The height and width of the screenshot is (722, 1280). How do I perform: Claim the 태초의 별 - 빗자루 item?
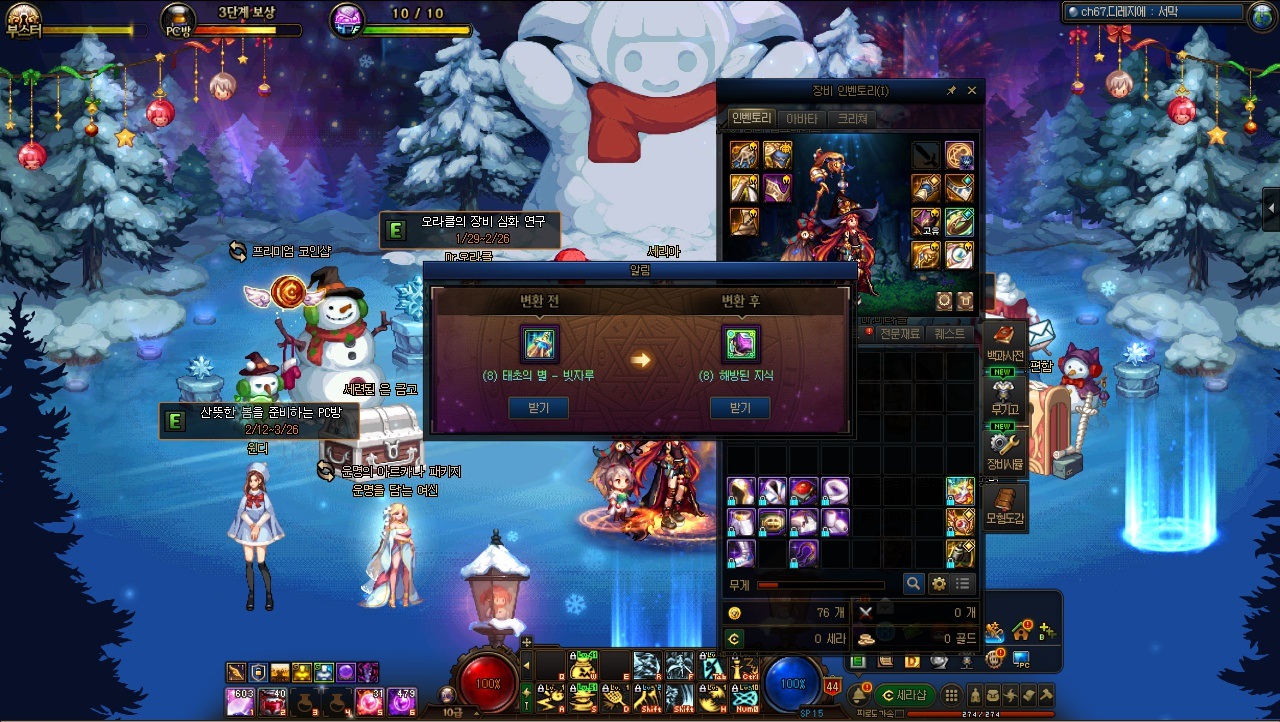(x=539, y=408)
